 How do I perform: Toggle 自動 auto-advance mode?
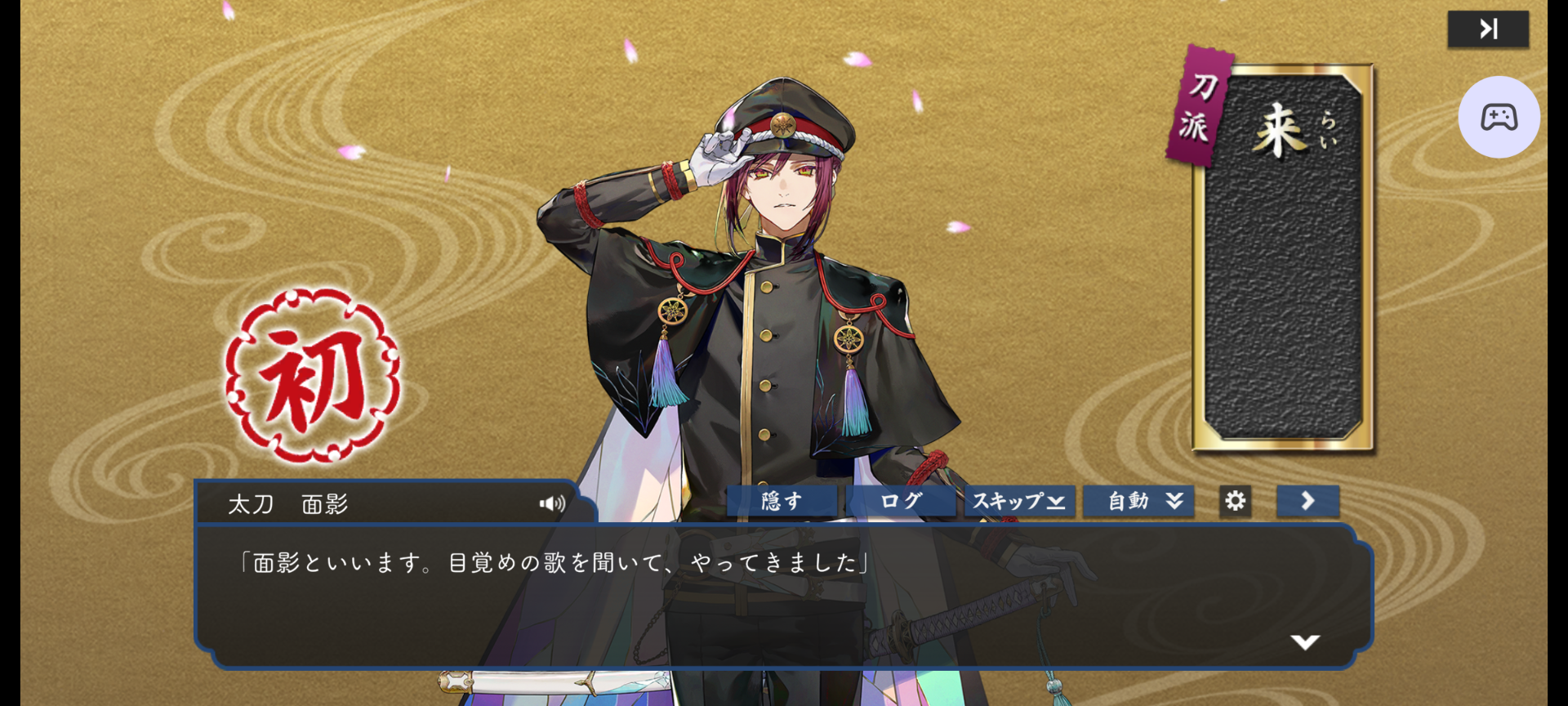[1138, 501]
